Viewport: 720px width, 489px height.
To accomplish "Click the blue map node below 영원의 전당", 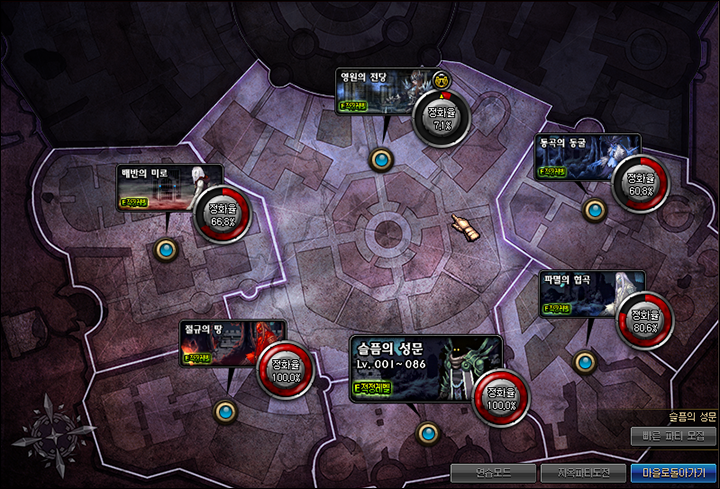I will (x=381, y=159).
